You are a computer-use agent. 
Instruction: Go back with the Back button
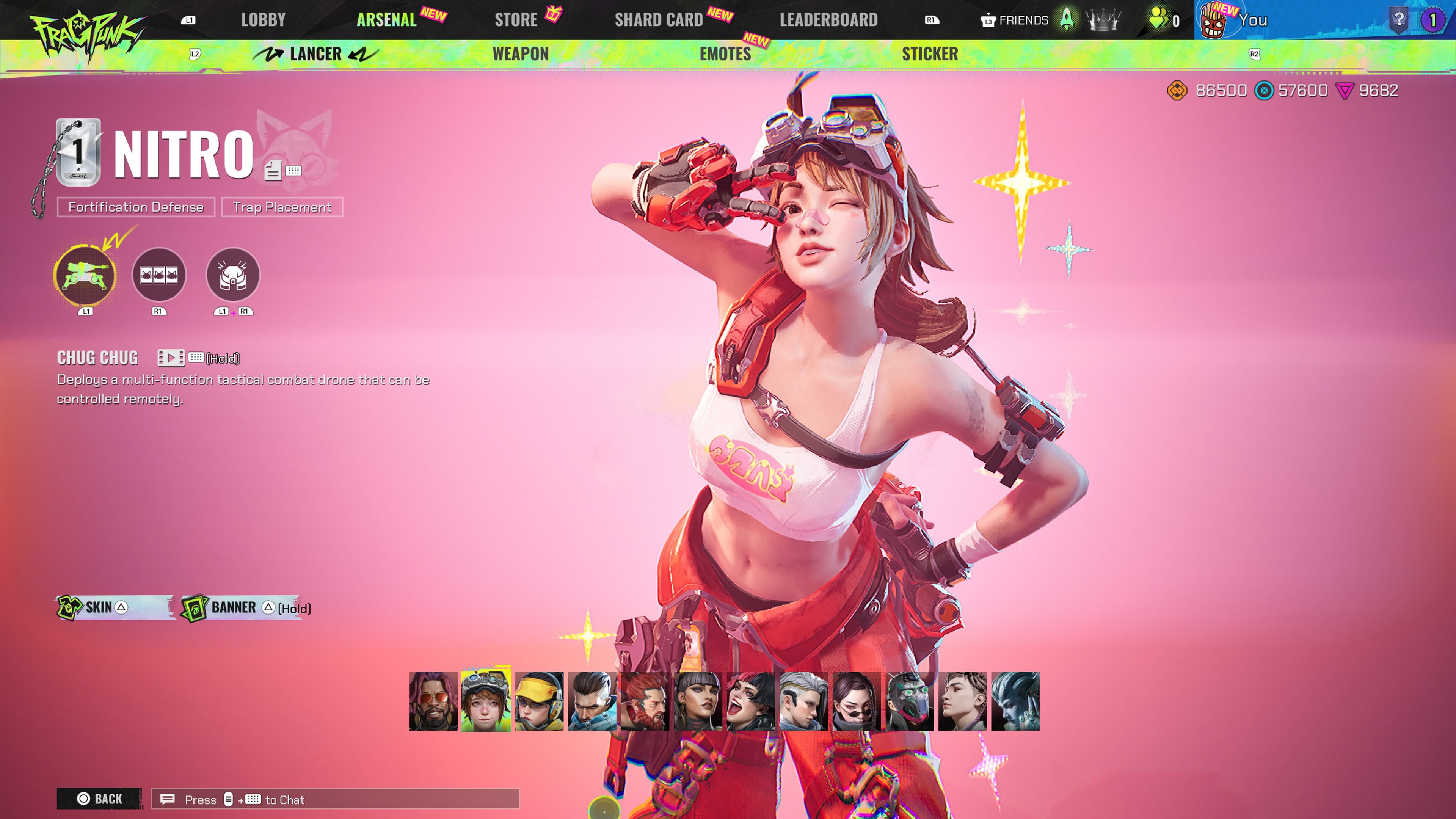tap(99, 799)
